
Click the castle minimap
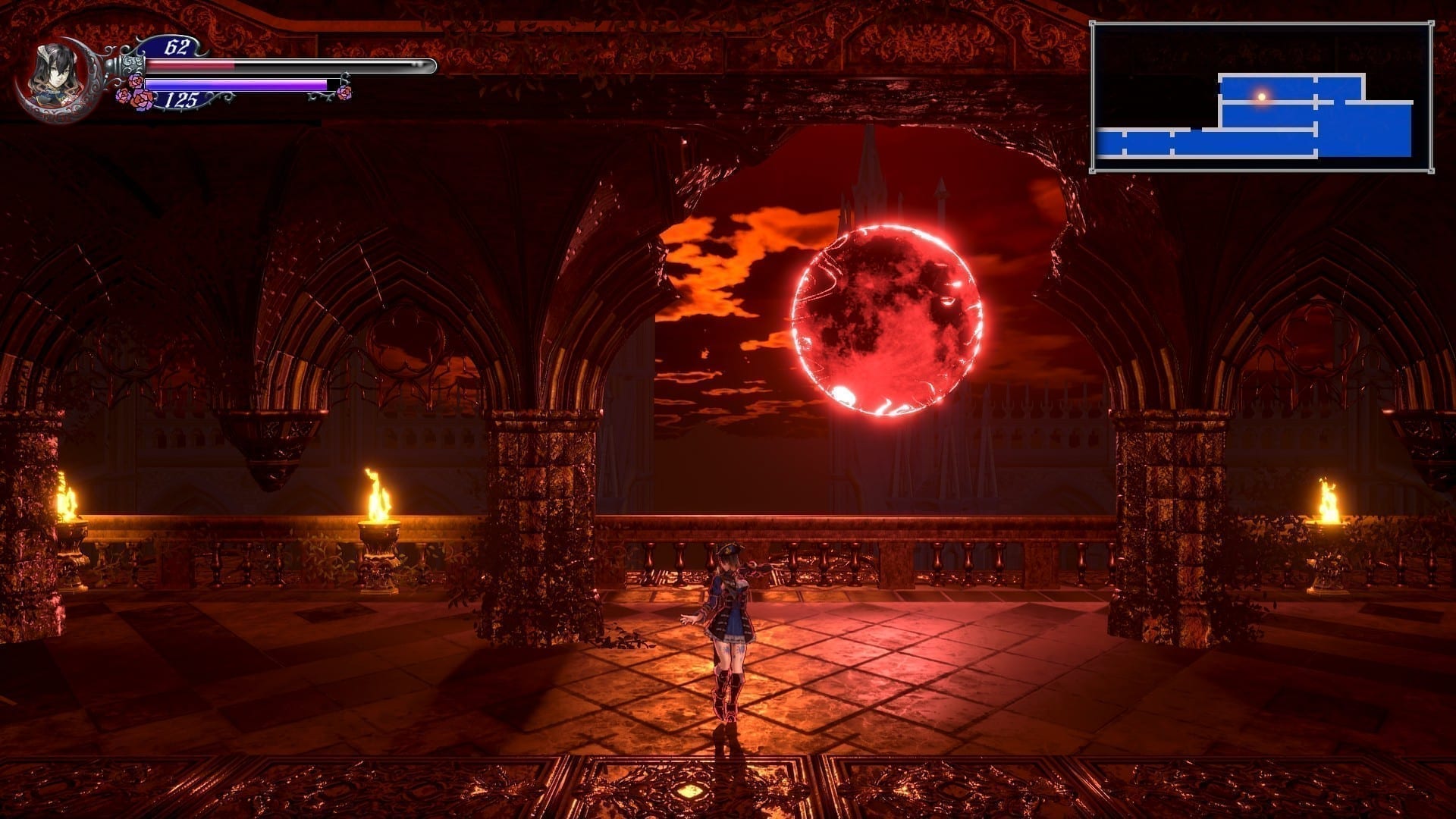coord(1261,97)
